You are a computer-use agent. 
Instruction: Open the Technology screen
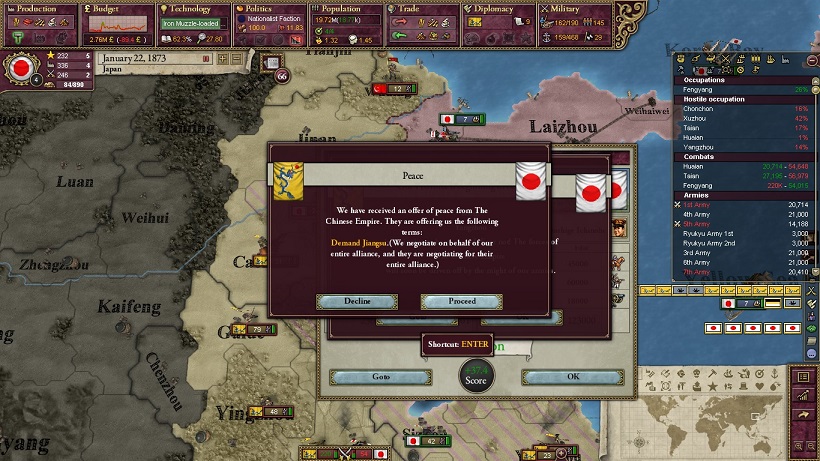pyautogui.click(x=191, y=9)
